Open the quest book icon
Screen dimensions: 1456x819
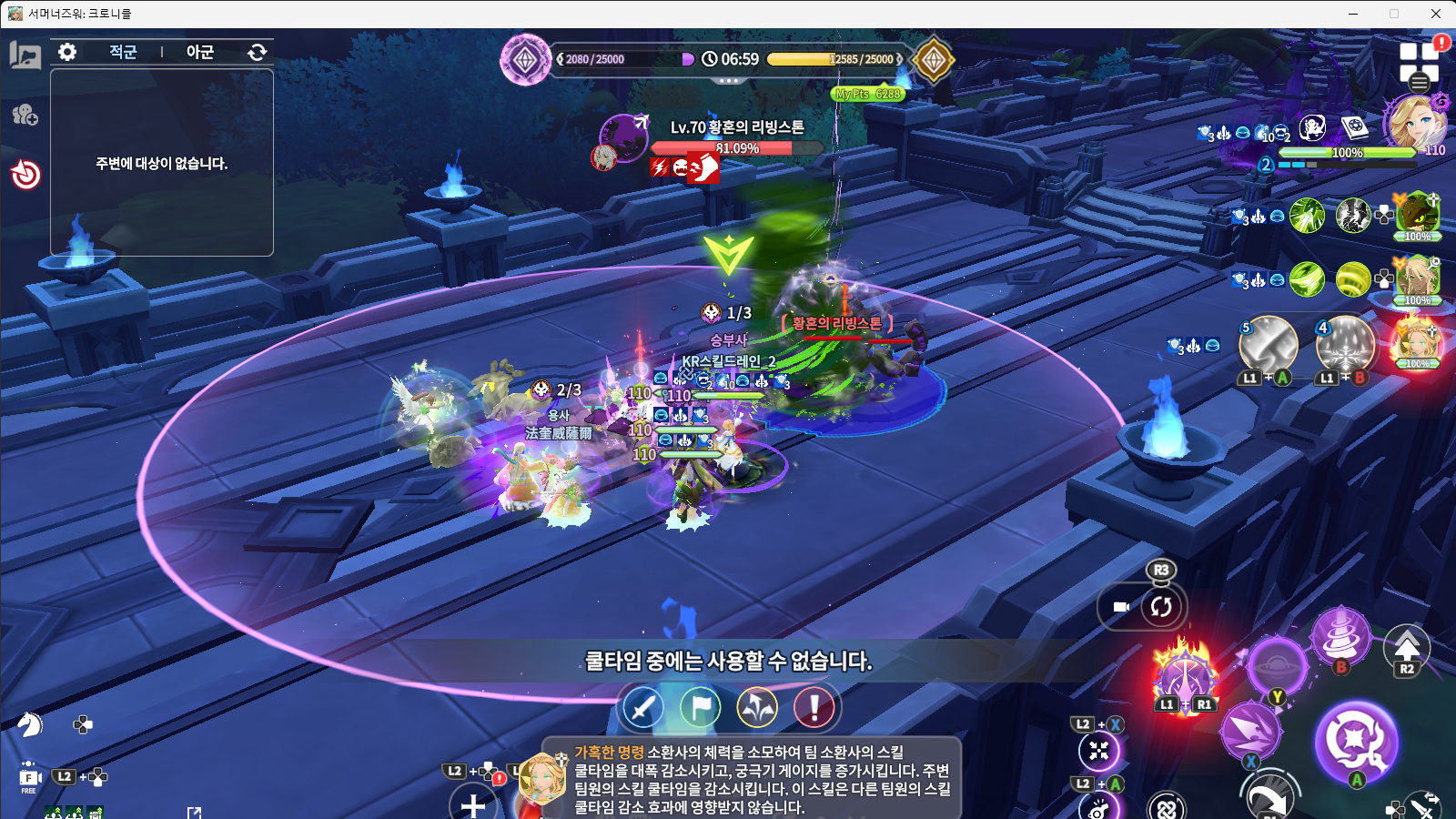point(25,56)
